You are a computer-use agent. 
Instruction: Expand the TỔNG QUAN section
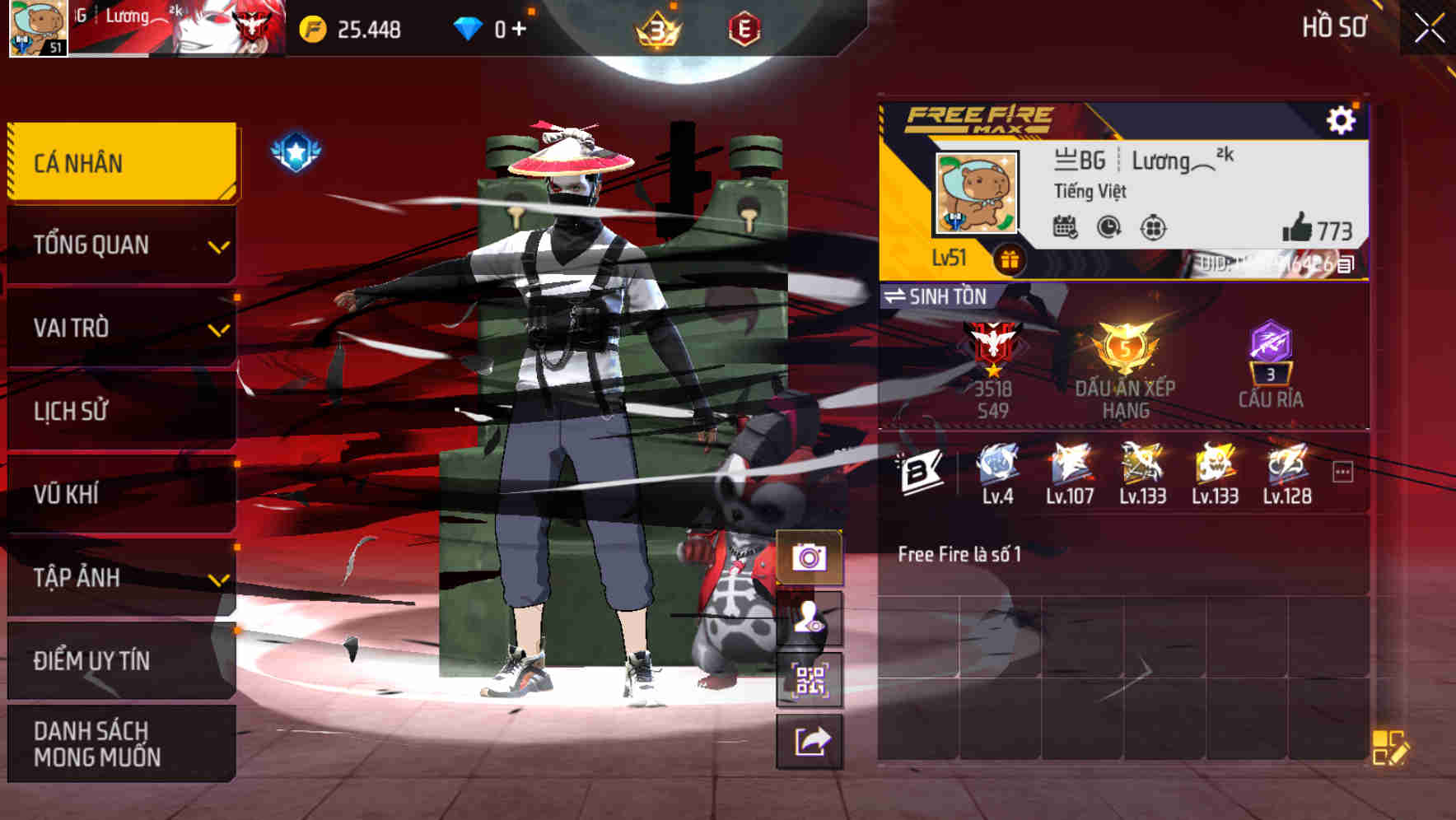(x=119, y=245)
